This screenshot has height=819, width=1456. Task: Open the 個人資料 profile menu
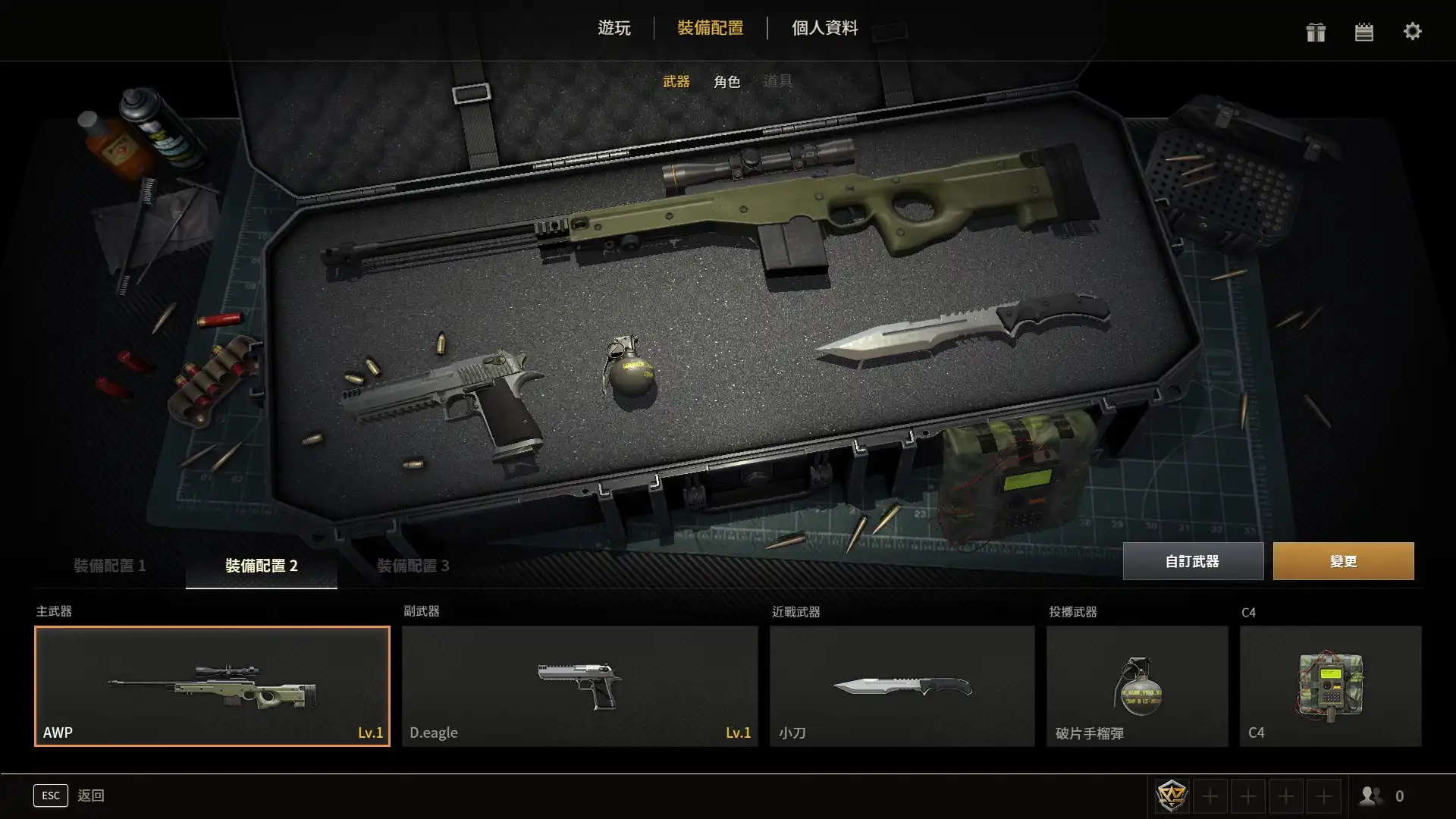coord(824,28)
